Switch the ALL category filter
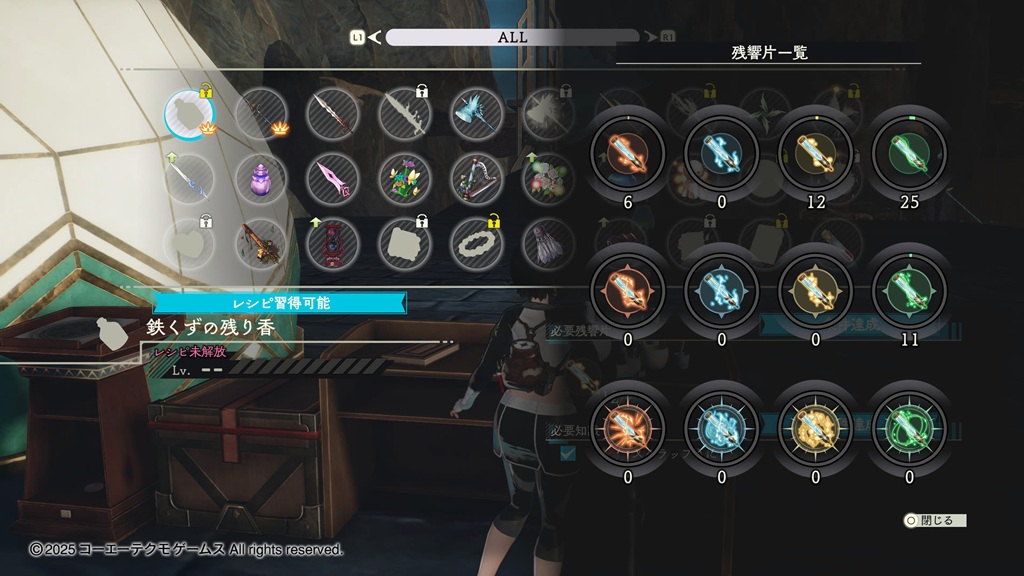The height and width of the screenshot is (576, 1024). [x=512, y=37]
